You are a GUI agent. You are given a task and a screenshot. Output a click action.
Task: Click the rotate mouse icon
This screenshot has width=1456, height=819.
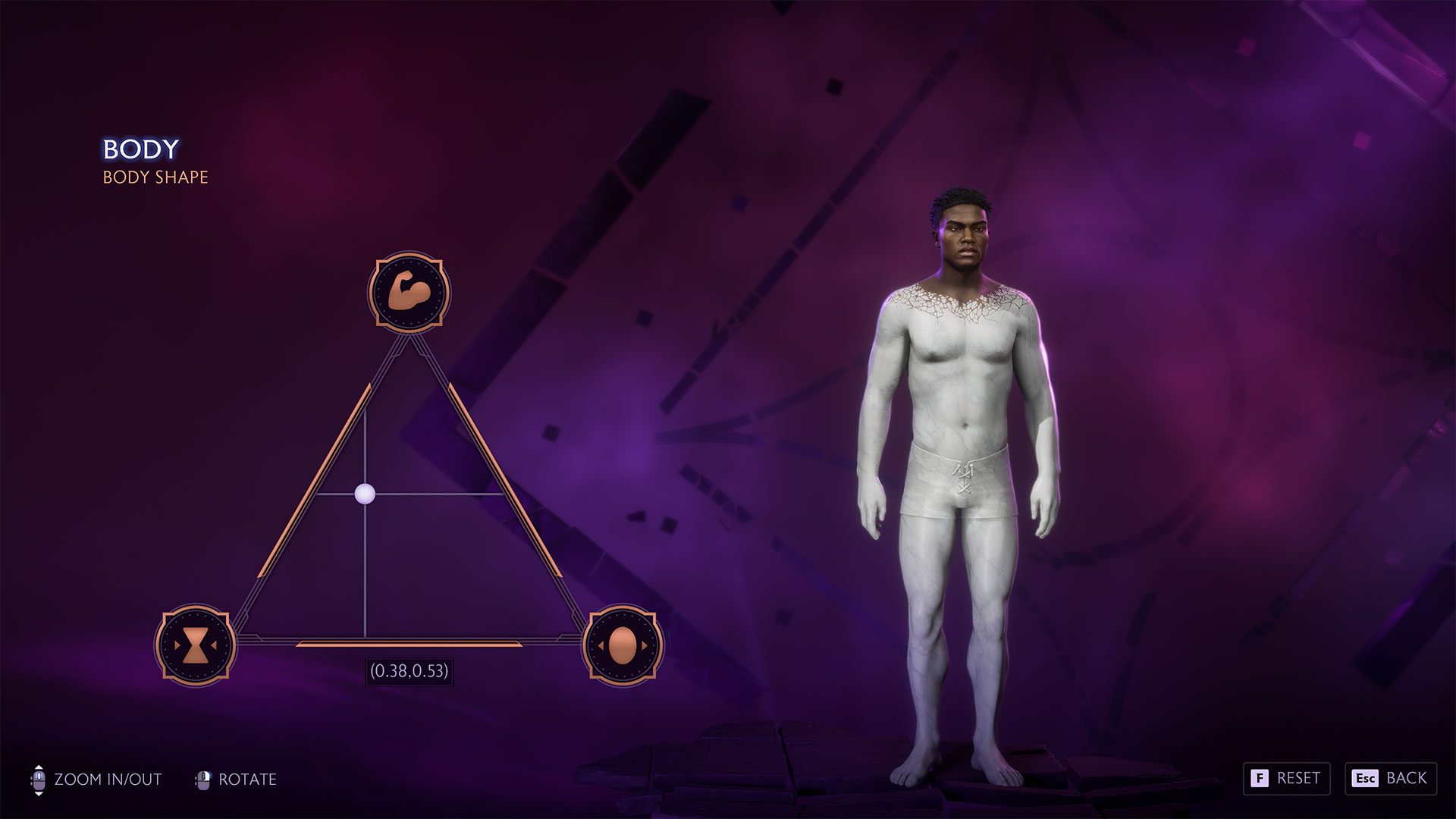pos(203,778)
